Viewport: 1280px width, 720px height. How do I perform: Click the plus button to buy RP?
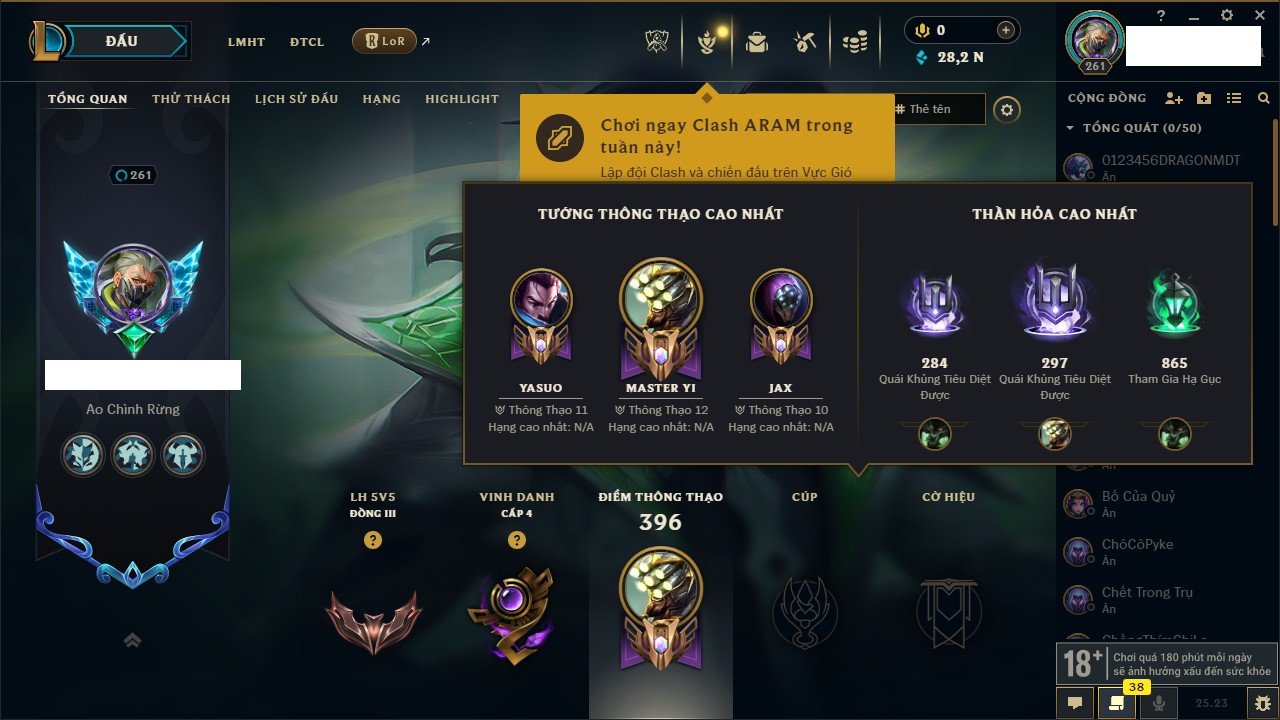pos(1006,30)
